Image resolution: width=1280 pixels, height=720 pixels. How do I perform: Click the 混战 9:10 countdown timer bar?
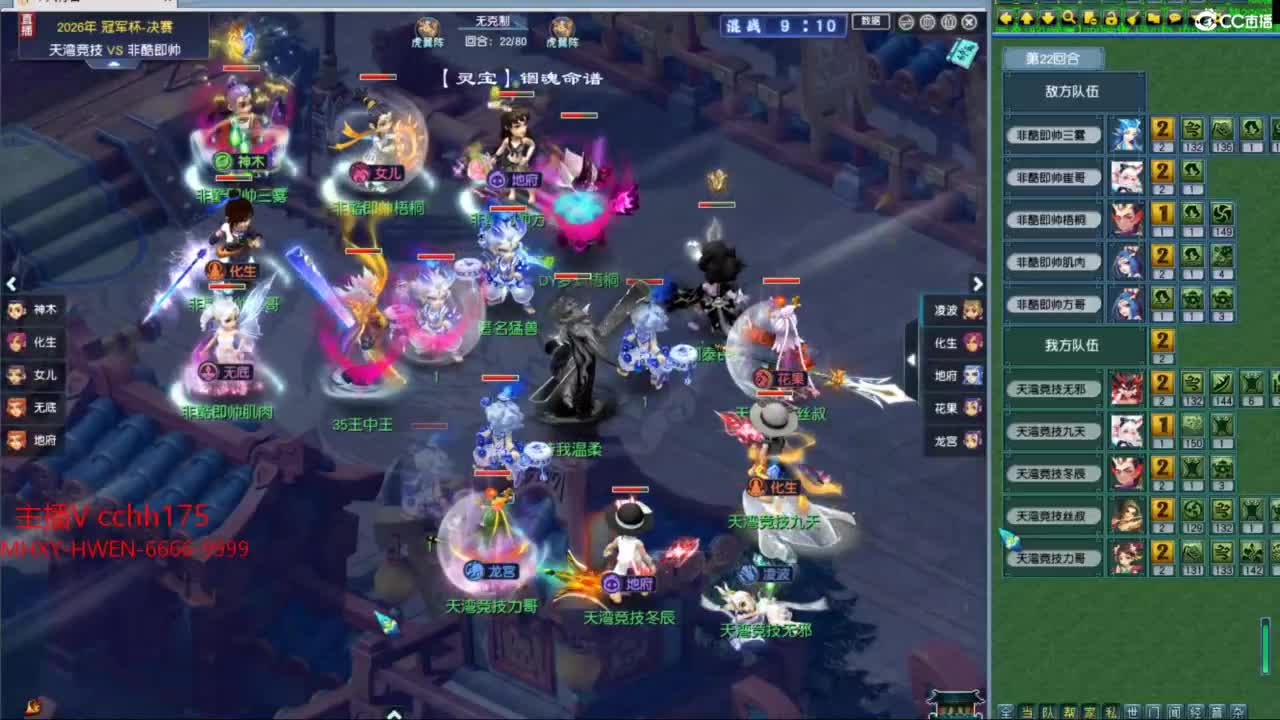[783, 26]
